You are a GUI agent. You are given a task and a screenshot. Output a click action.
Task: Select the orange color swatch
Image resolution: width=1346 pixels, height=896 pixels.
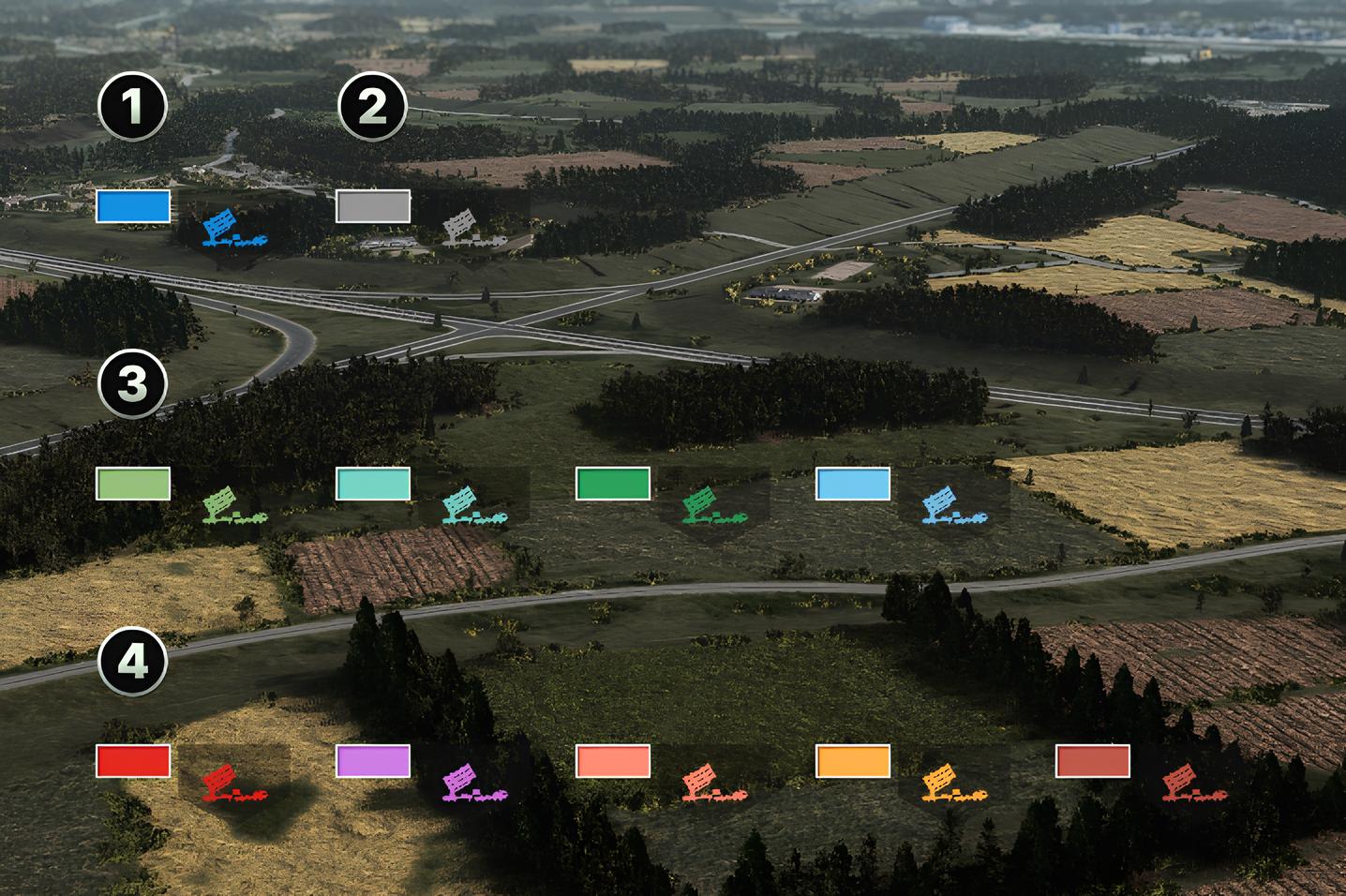coord(853,761)
